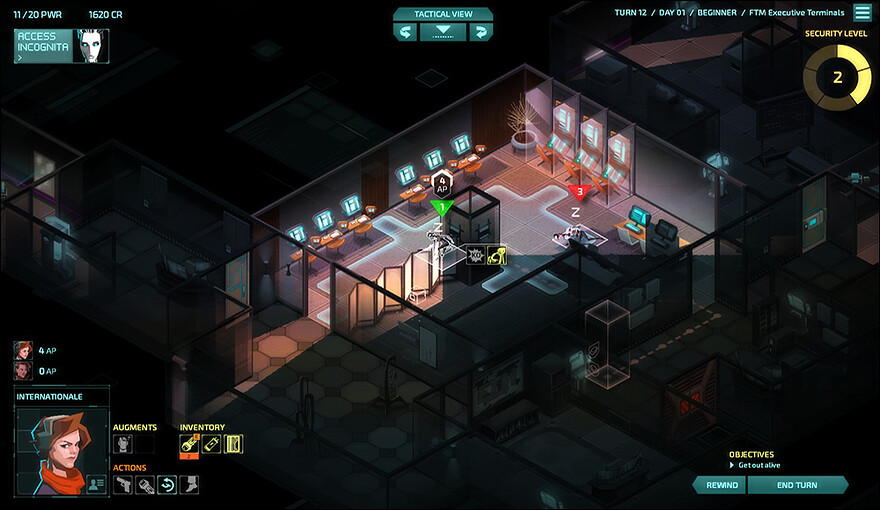Rotate the camera view right
880x510 pixels.
point(480,32)
